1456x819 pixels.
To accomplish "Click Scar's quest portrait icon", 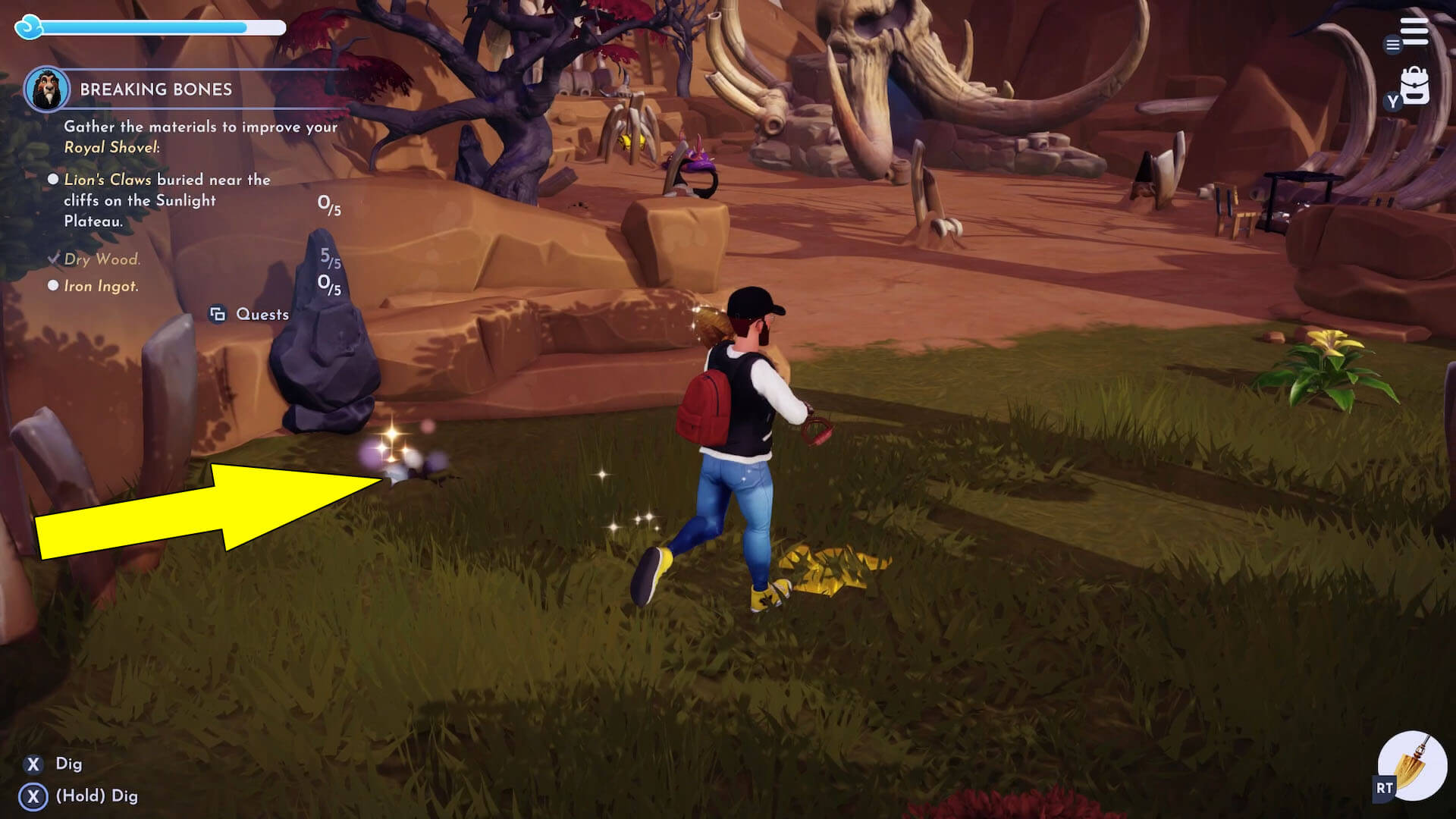I will [x=47, y=89].
